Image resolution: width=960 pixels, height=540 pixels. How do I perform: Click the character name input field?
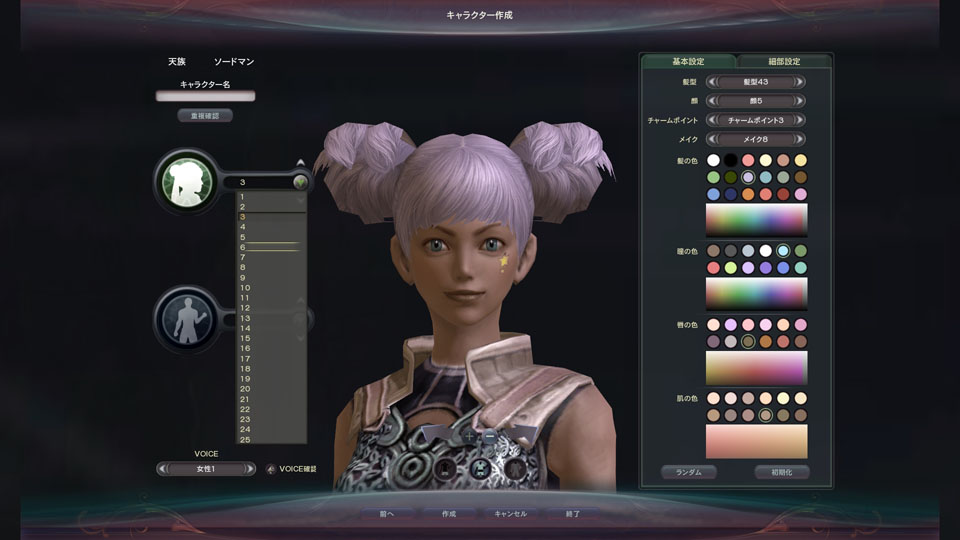(x=205, y=97)
